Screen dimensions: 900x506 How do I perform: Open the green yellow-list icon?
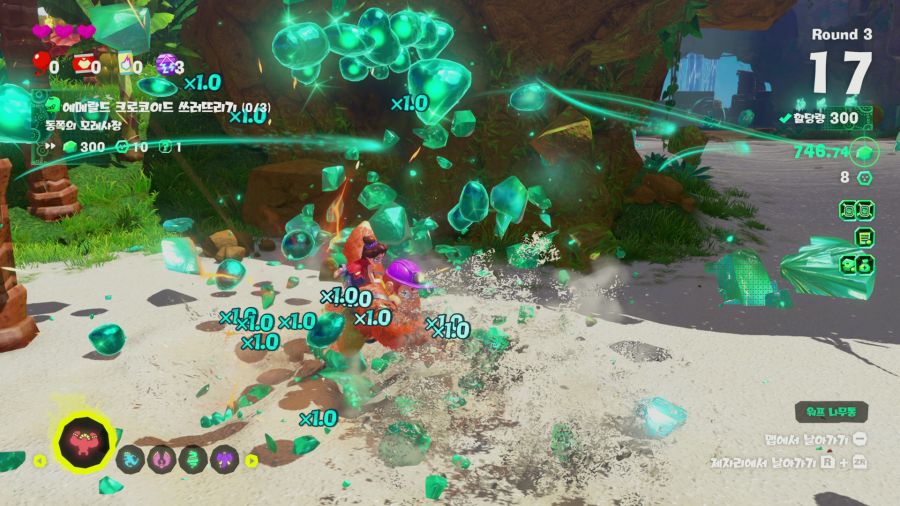tap(862, 238)
